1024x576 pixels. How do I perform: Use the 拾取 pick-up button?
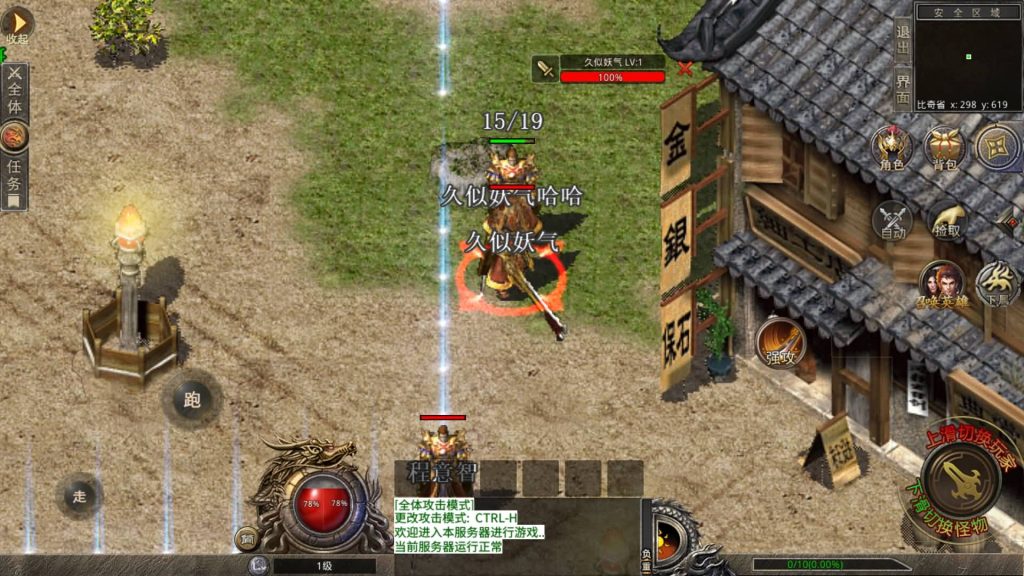tap(947, 221)
